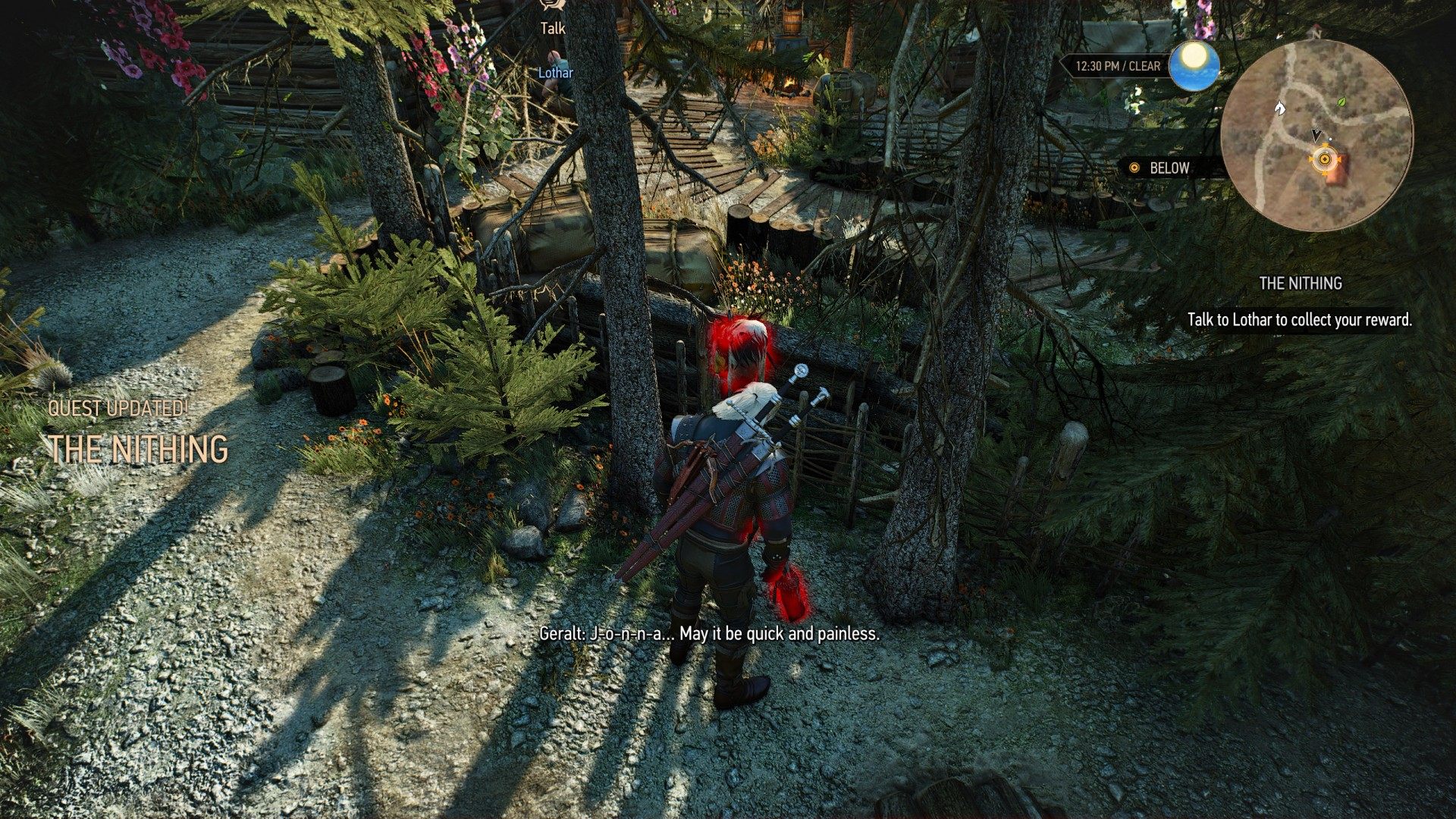Screen dimensions: 1456x819
Task: Select the Talk prompt above Lothar
Action: point(552,27)
